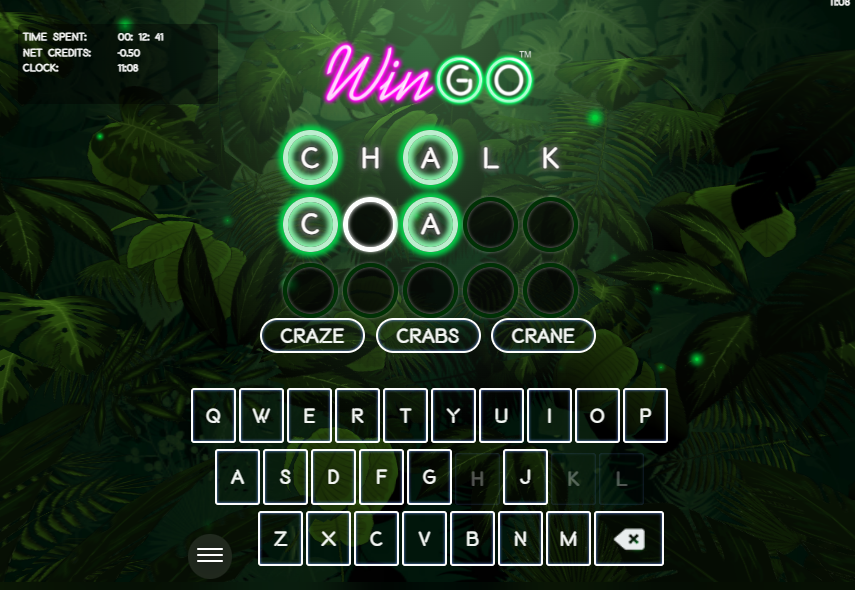Screen dimensions: 855x590
Task: Choose the letter G key
Action: tap(429, 477)
